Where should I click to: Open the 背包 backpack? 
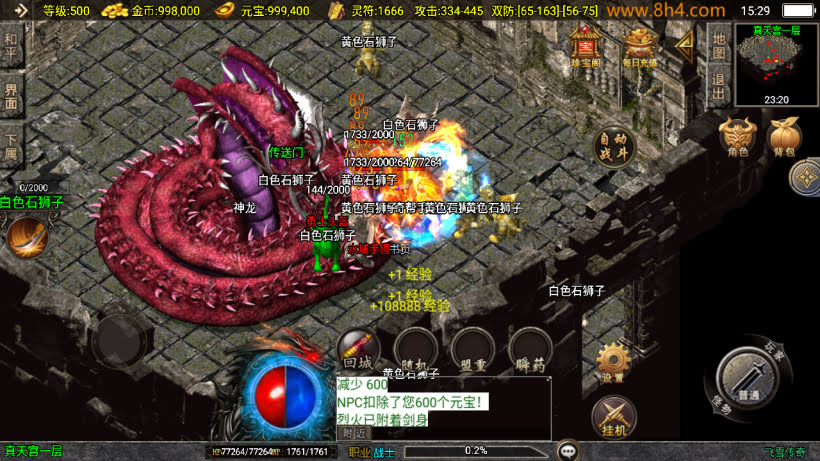tap(784, 139)
